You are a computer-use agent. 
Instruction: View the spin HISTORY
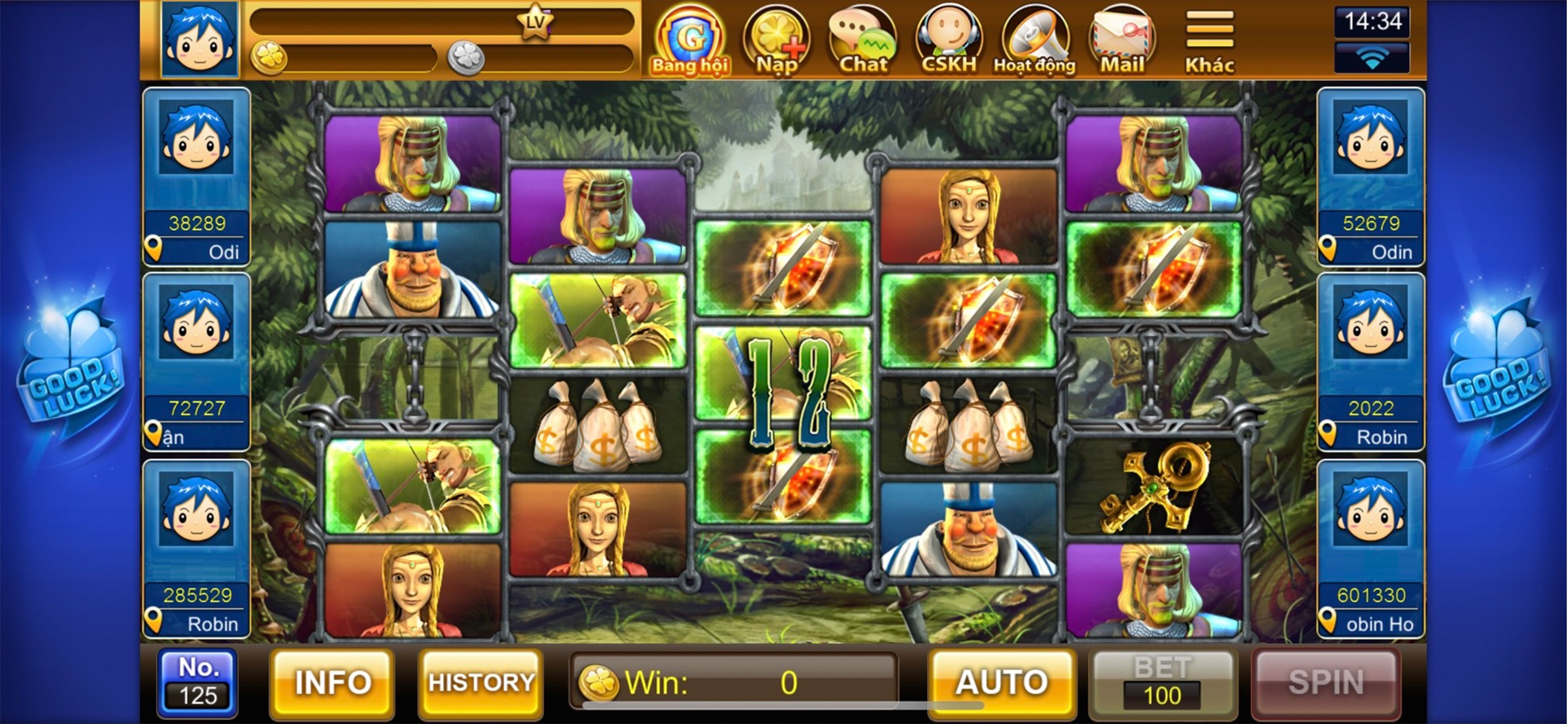pyautogui.click(x=481, y=683)
